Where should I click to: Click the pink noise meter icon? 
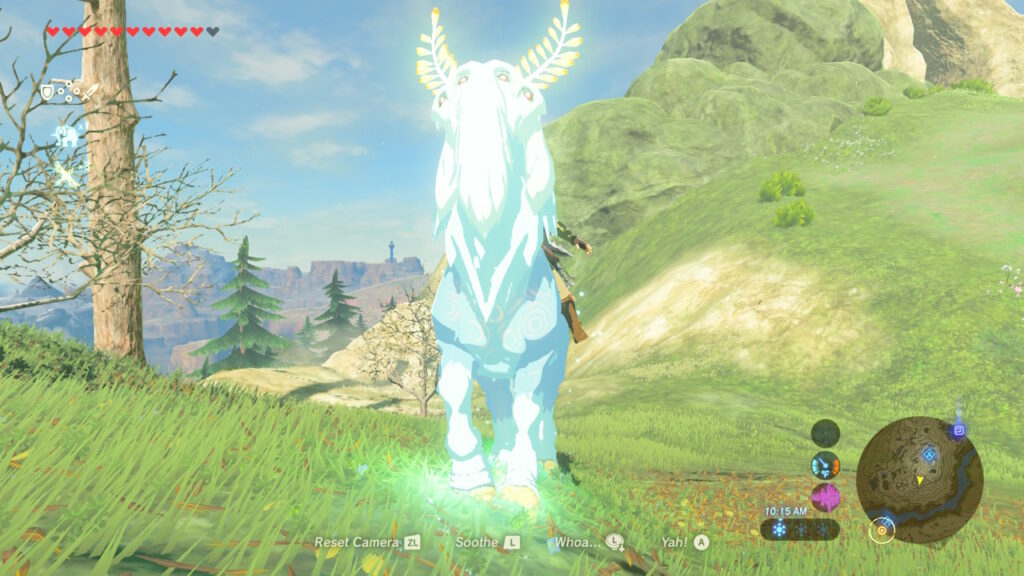825,497
